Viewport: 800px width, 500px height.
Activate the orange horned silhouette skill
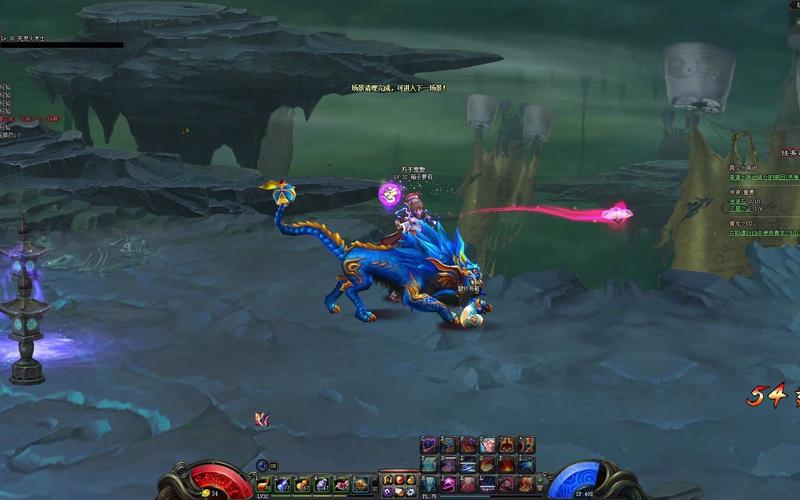click(x=507, y=445)
